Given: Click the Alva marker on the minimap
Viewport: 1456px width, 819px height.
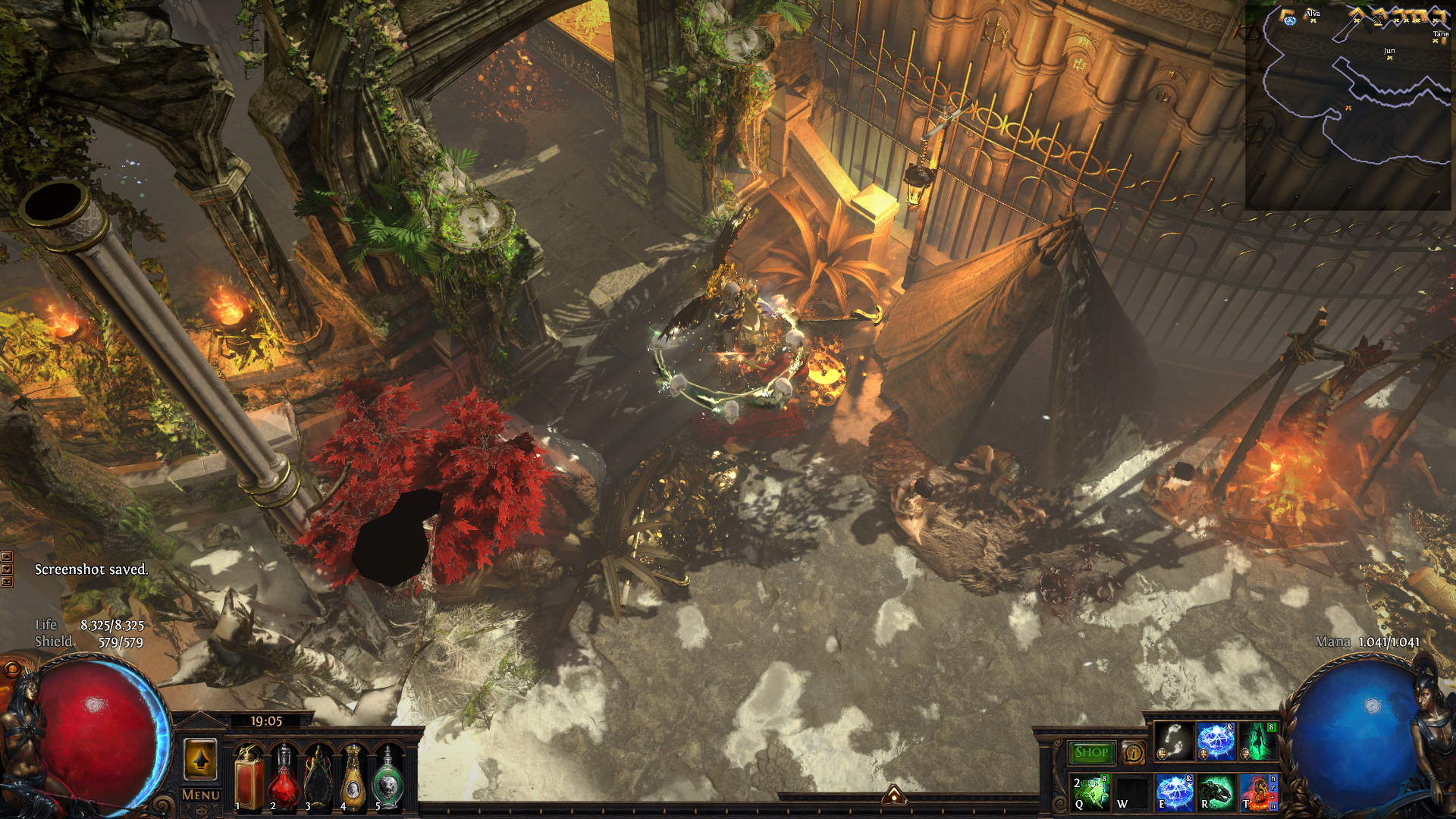Looking at the screenshot, I should tap(1313, 20).
